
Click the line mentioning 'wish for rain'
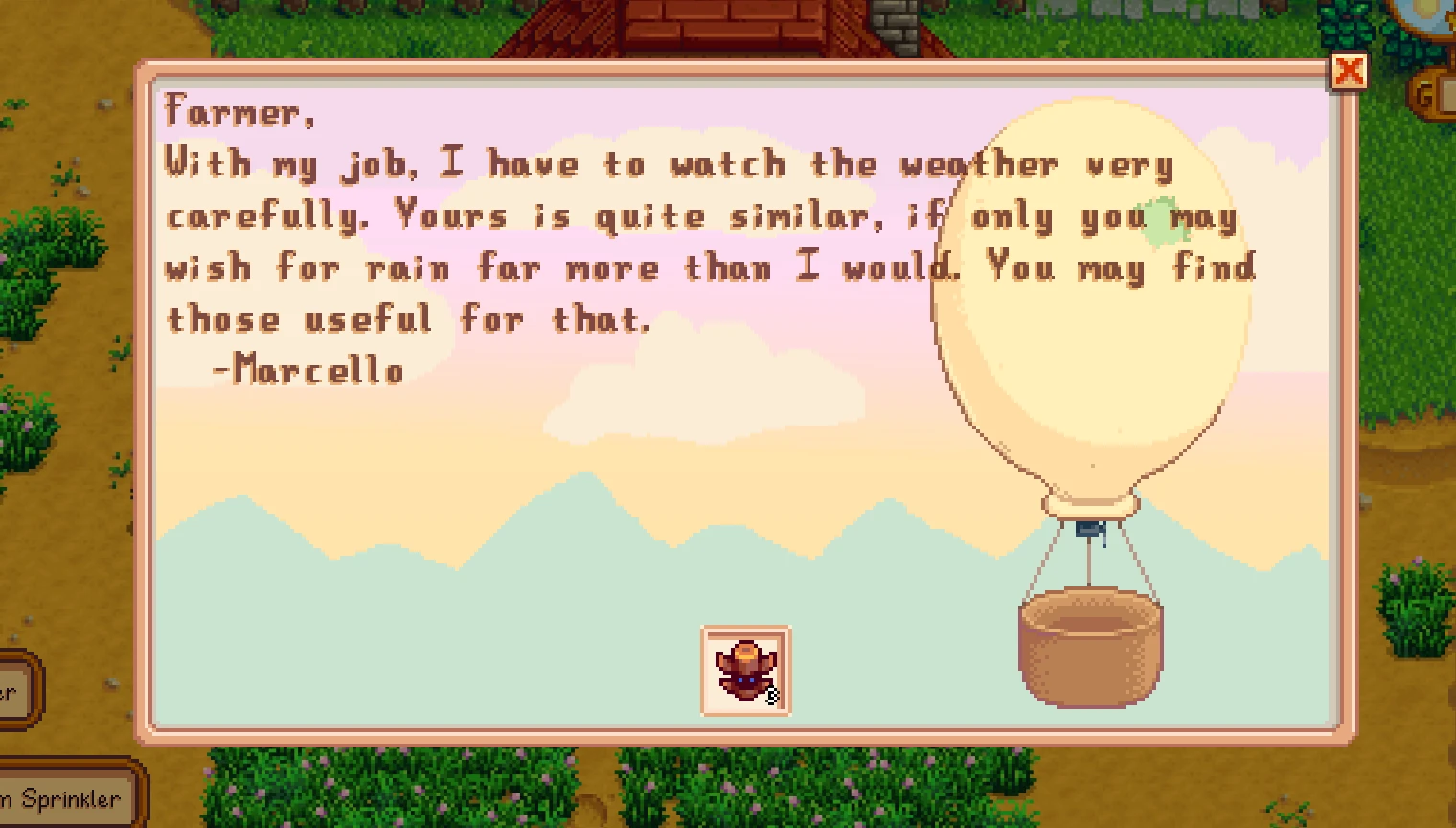[287, 267]
